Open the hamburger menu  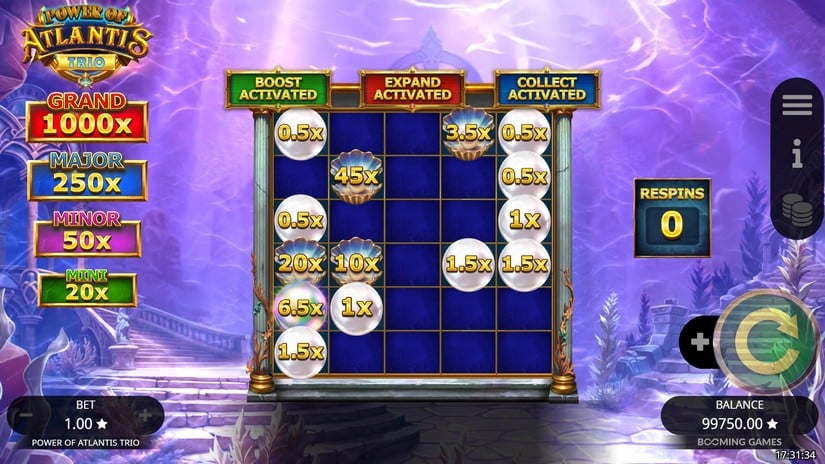[x=797, y=104]
